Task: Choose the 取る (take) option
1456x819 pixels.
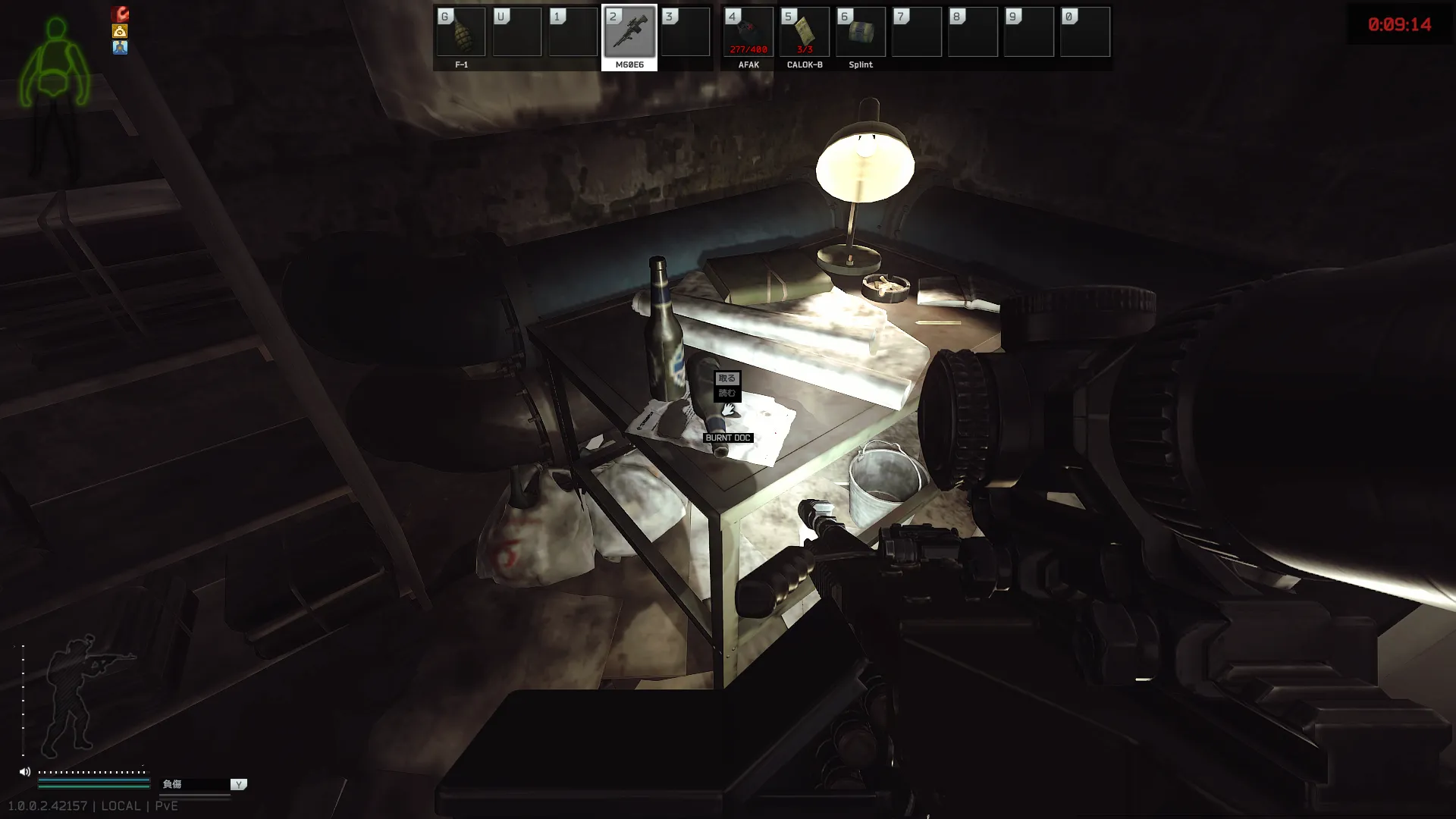Action: click(x=726, y=378)
